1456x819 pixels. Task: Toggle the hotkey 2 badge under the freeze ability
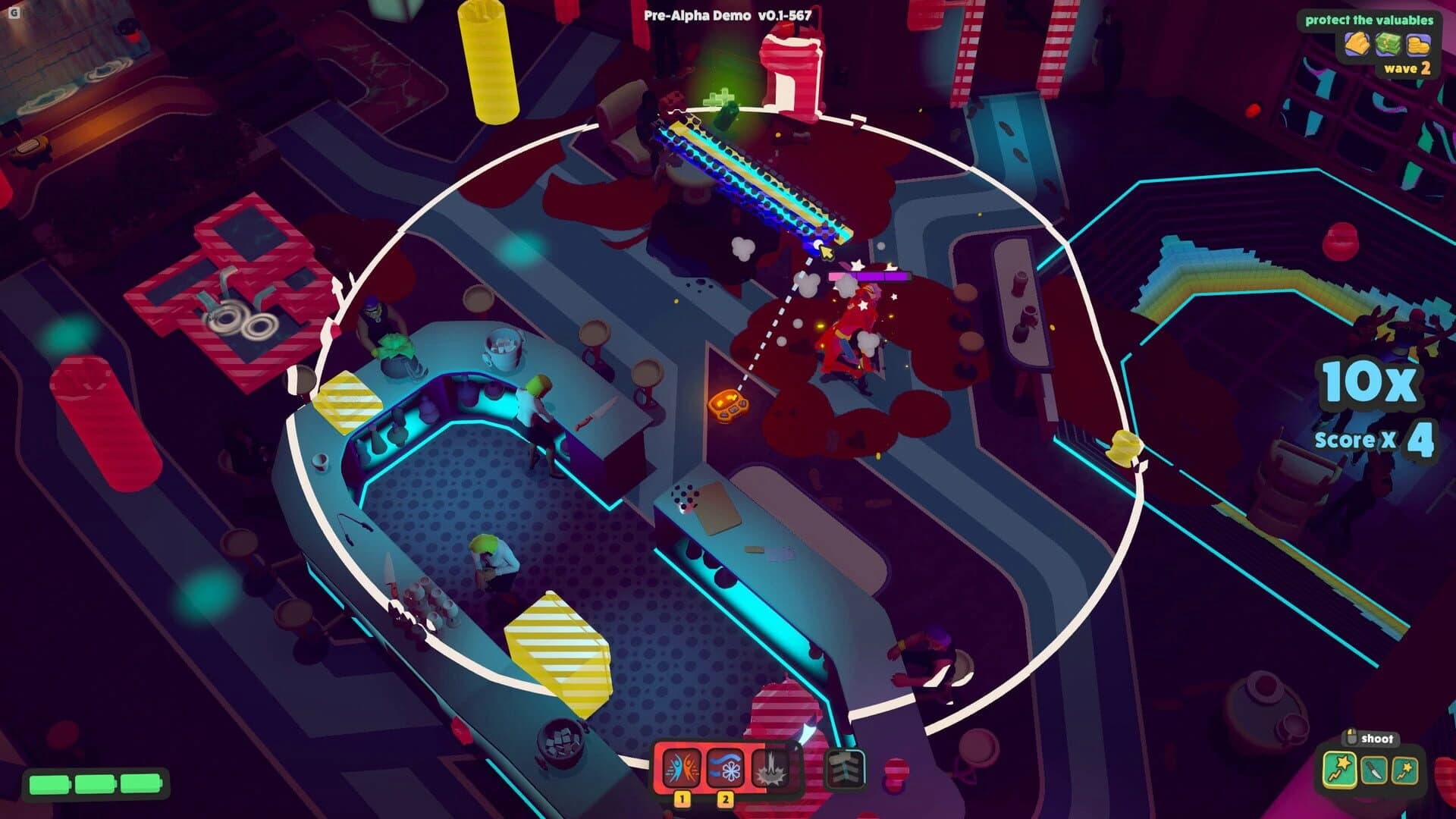724,801
